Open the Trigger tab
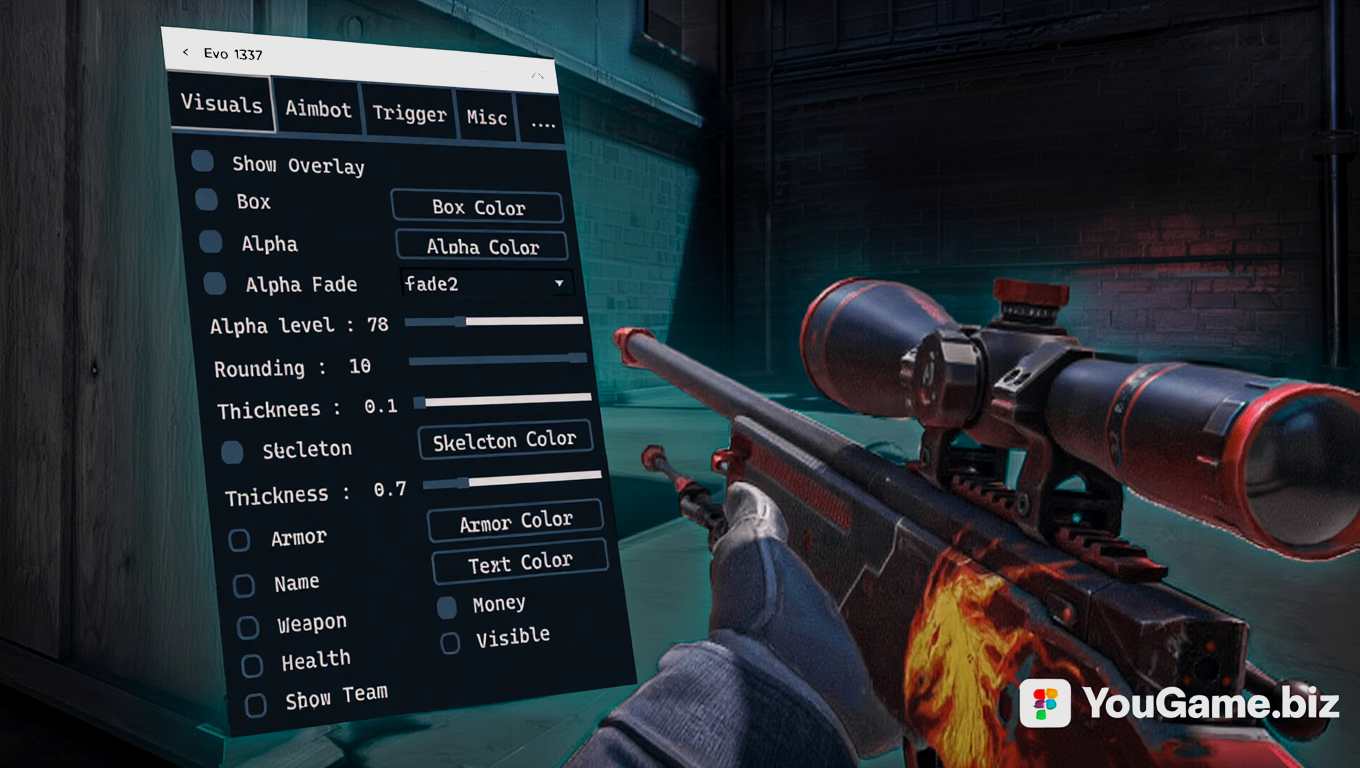 coord(409,114)
